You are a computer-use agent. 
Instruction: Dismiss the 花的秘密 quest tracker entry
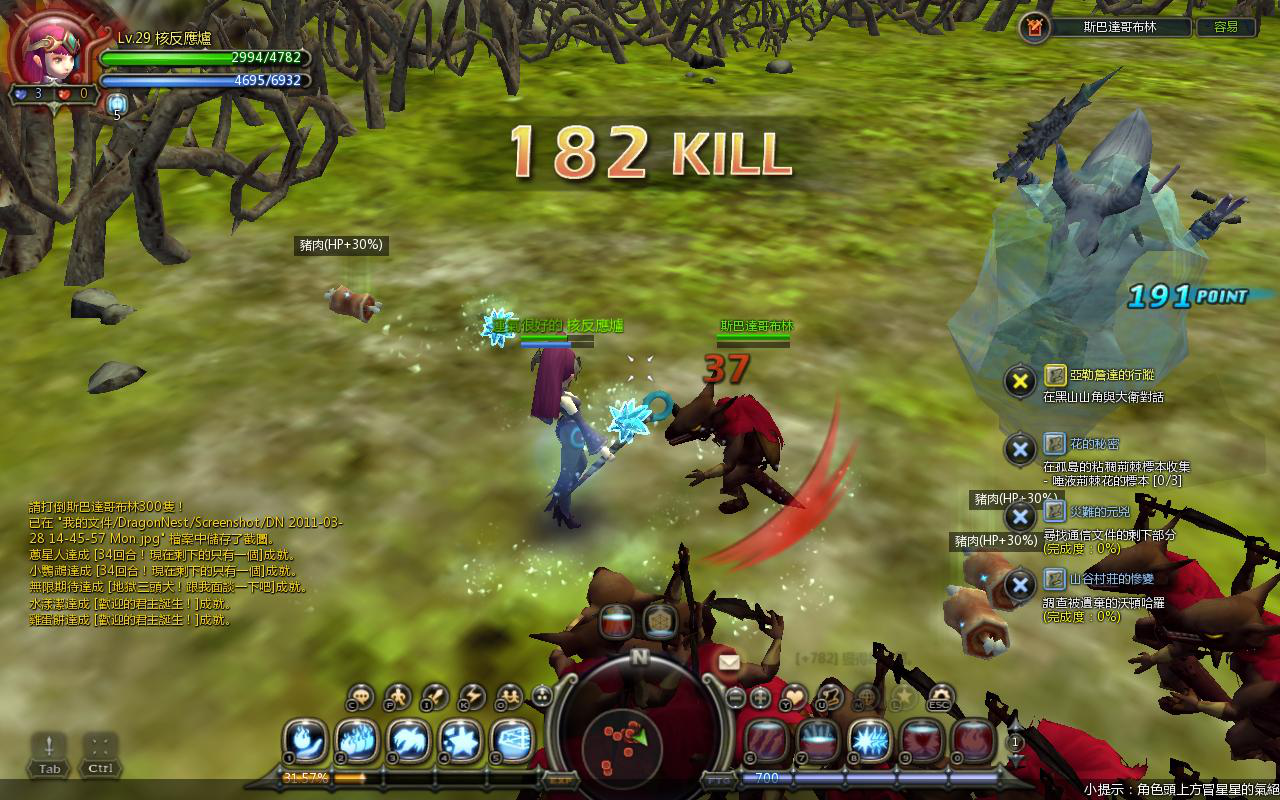click(1019, 449)
